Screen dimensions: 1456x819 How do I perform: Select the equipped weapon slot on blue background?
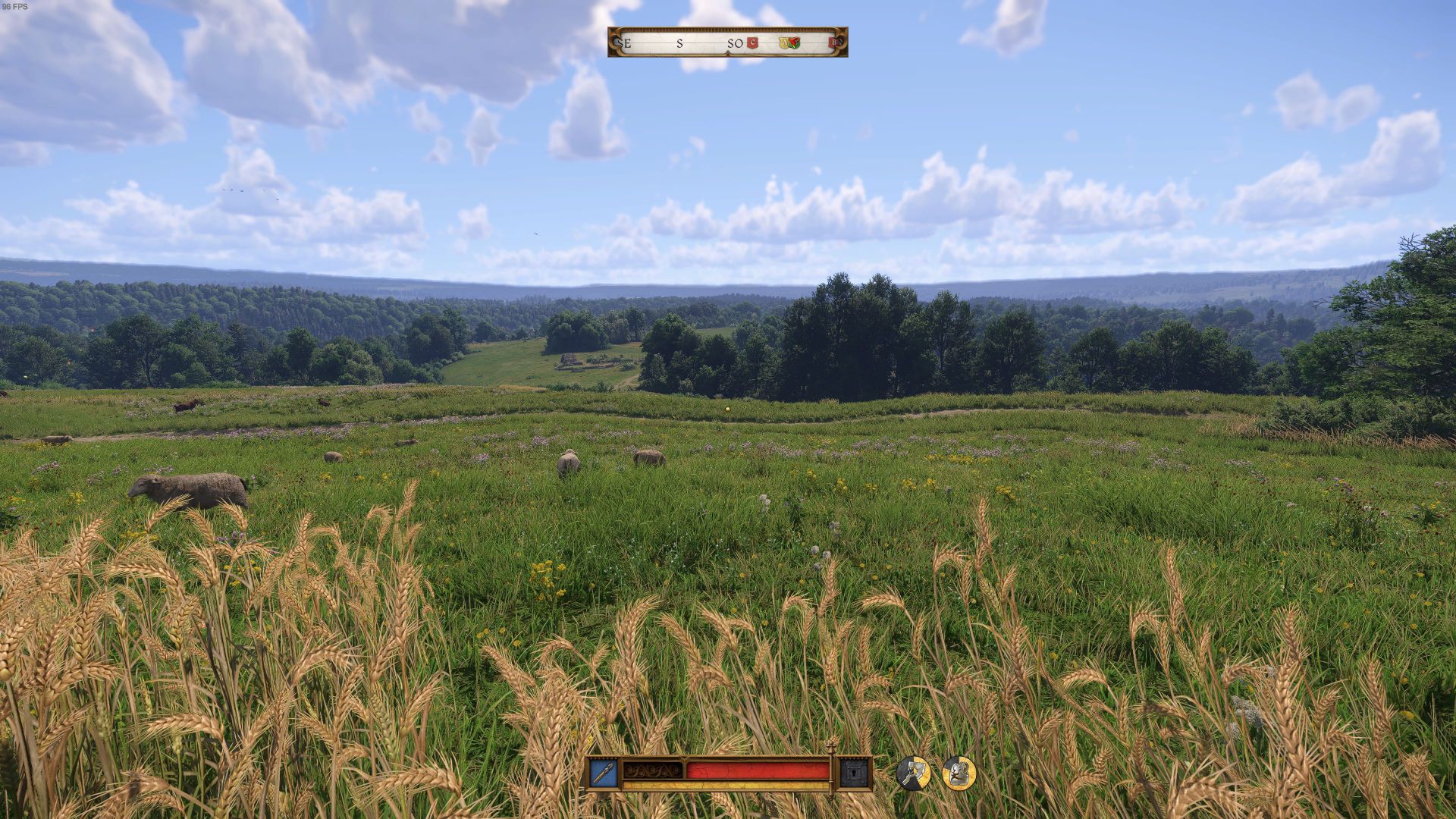point(604,773)
